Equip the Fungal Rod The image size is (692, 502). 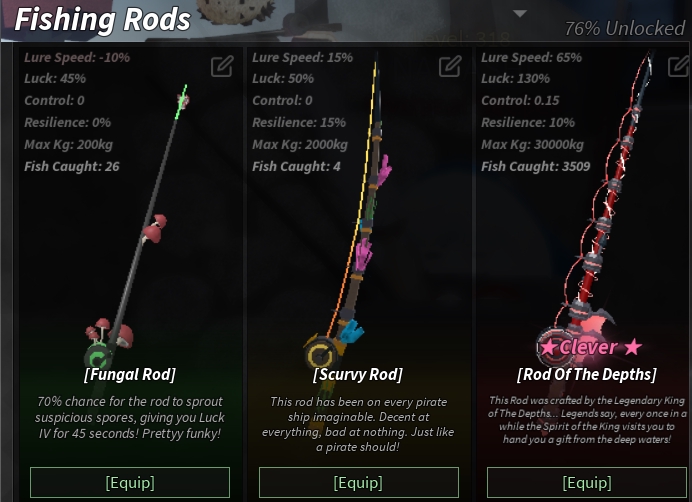(130, 482)
